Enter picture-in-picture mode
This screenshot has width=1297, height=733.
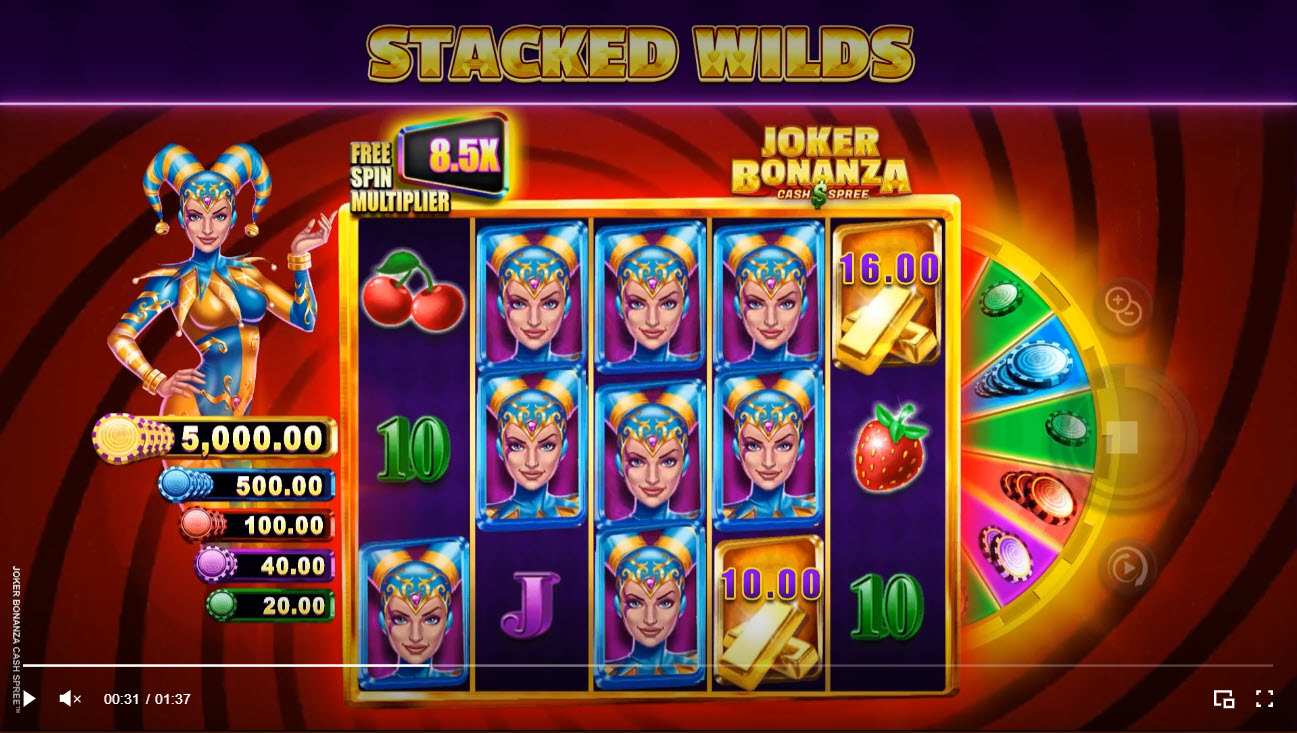click(x=1224, y=698)
